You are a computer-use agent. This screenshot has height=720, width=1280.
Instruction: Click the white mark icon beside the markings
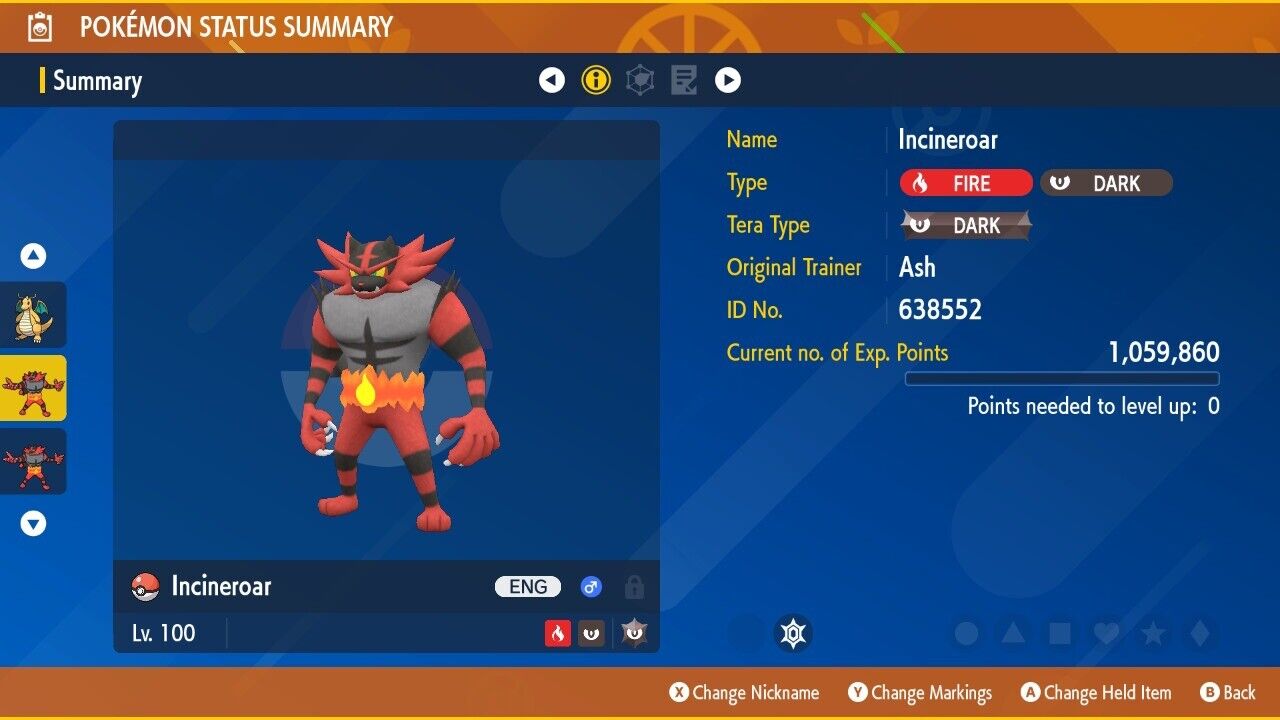[793, 633]
